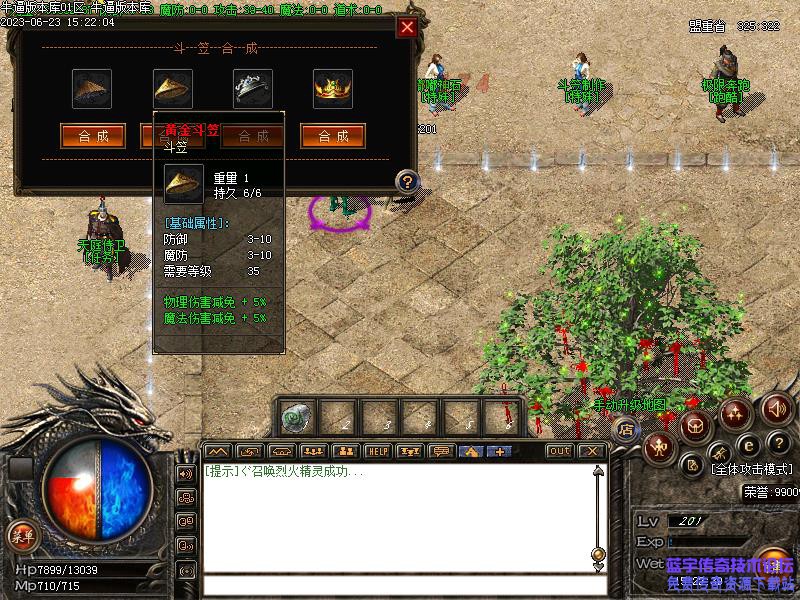Close the chat panel with X
Screen dimensions: 800x600
[592, 451]
